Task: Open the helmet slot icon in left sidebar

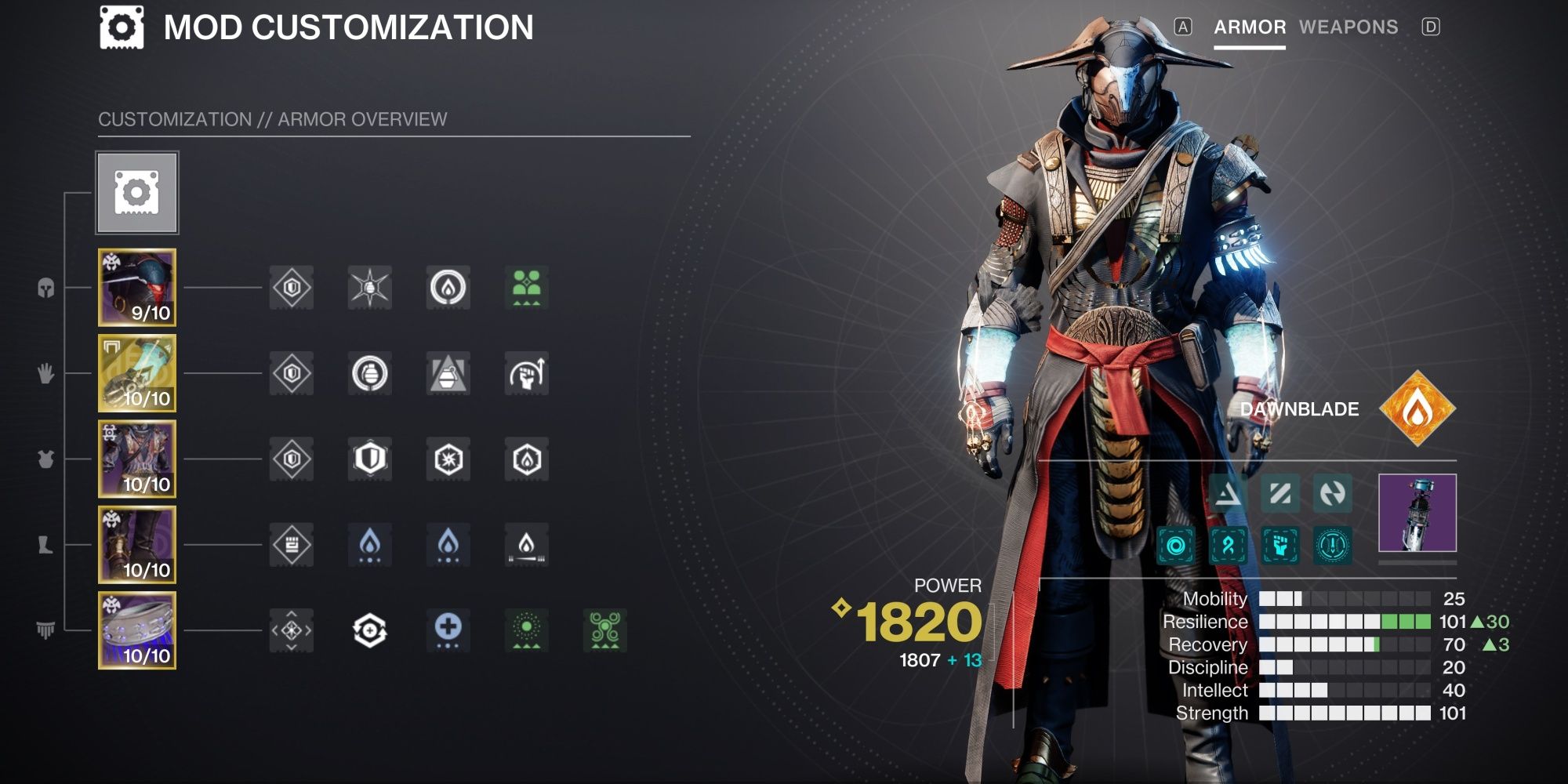Action: click(x=45, y=289)
